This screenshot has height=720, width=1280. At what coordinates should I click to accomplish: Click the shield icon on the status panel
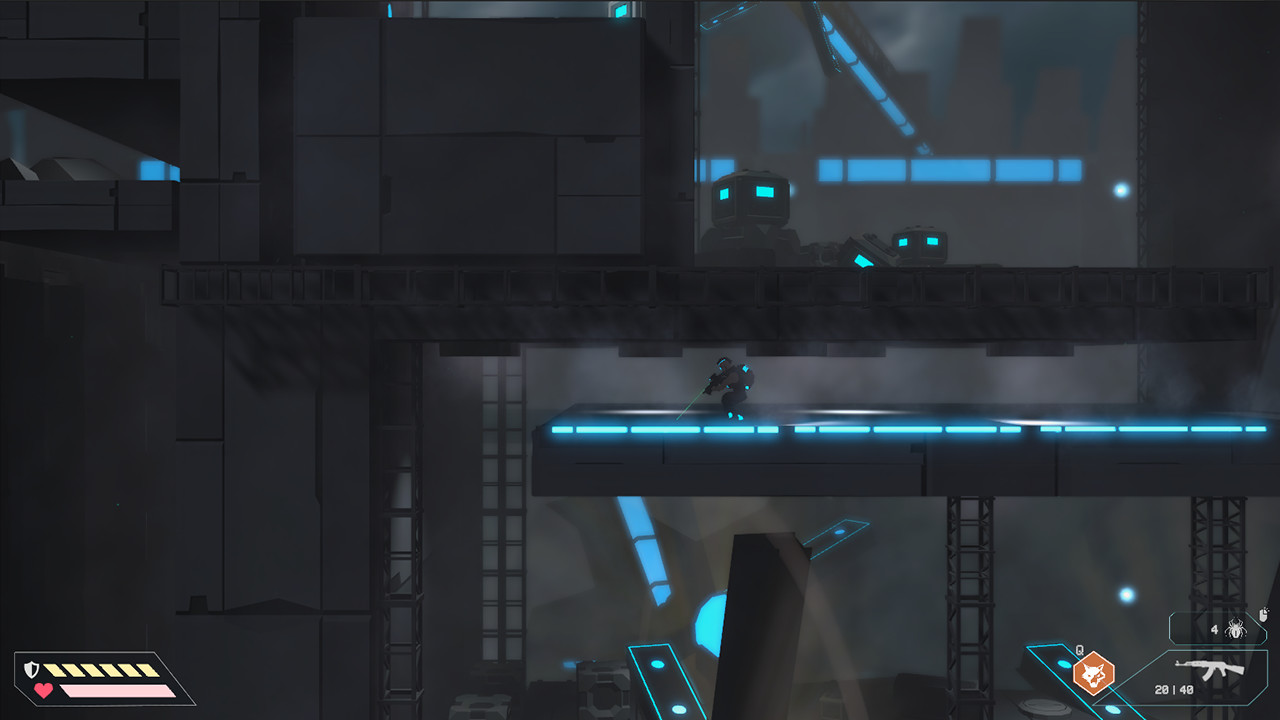pyautogui.click(x=32, y=668)
